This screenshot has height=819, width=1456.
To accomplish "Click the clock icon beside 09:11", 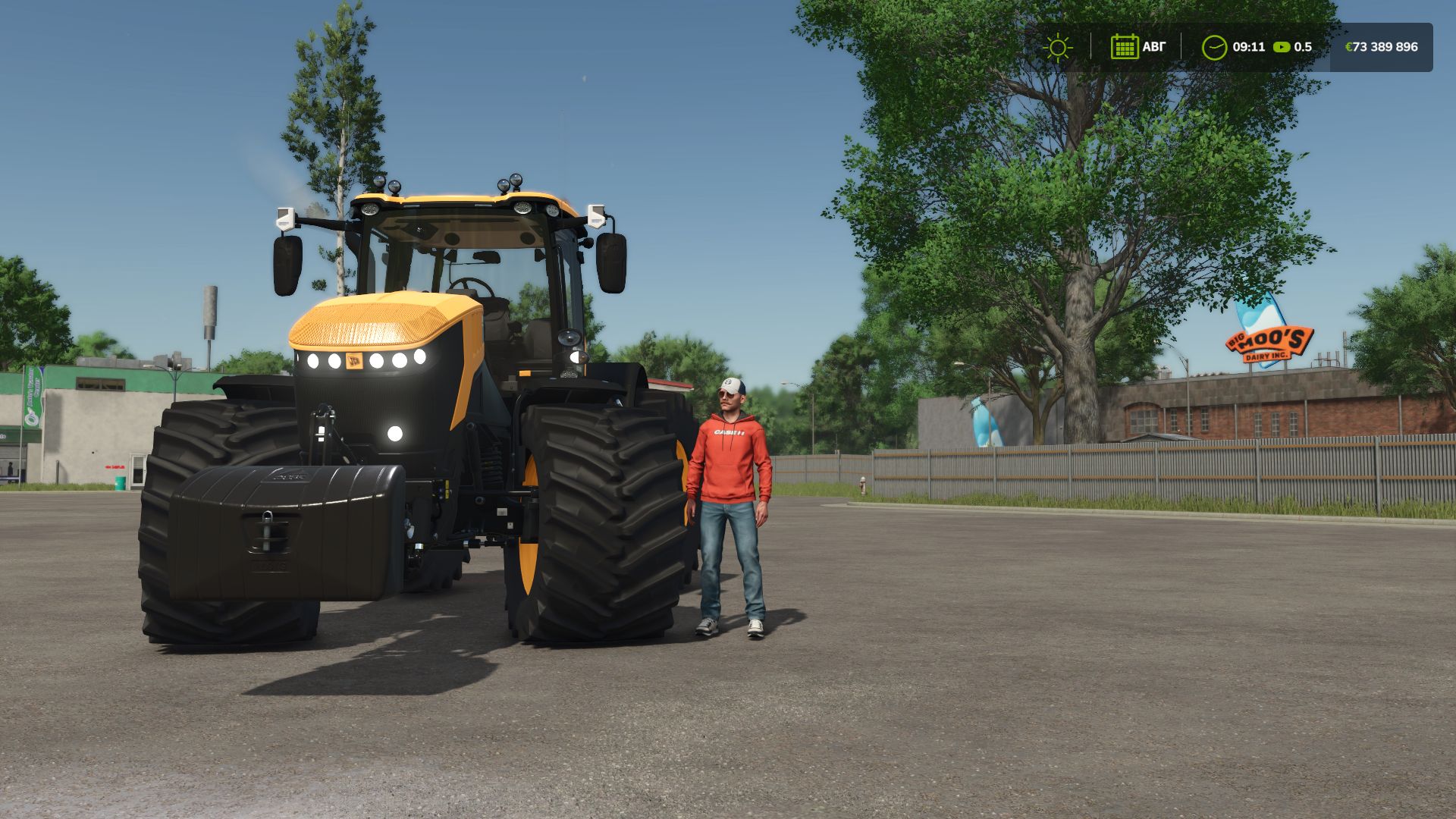I will click(1214, 47).
